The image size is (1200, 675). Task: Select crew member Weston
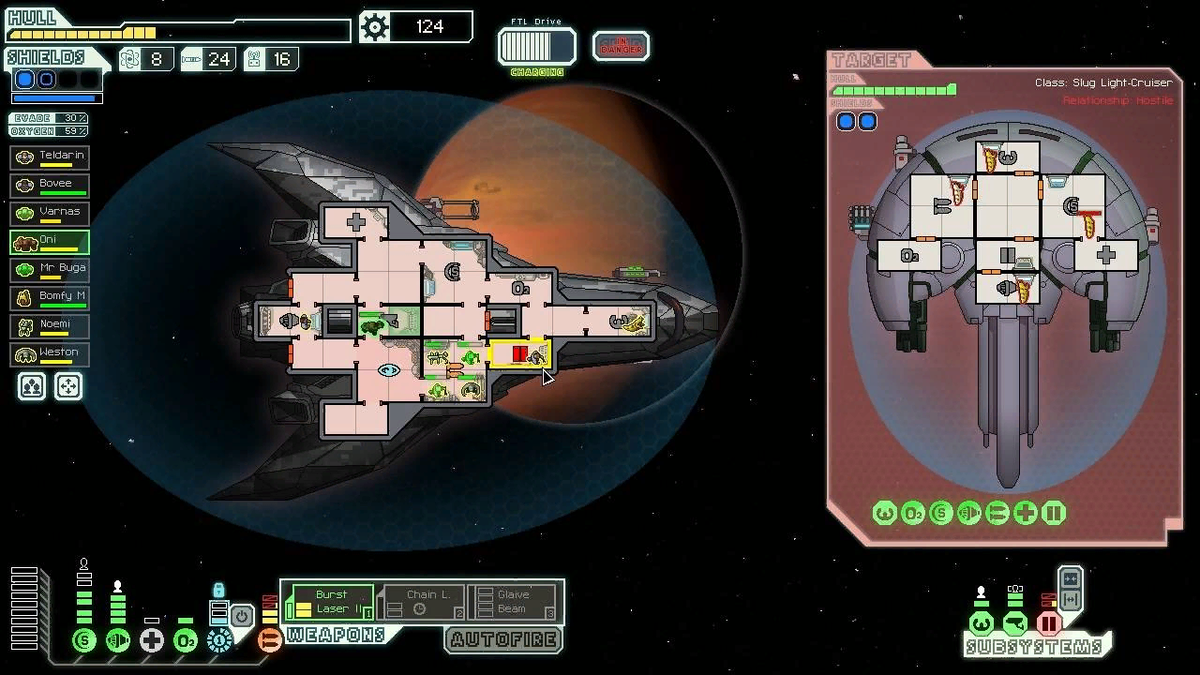tap(50, 354)
